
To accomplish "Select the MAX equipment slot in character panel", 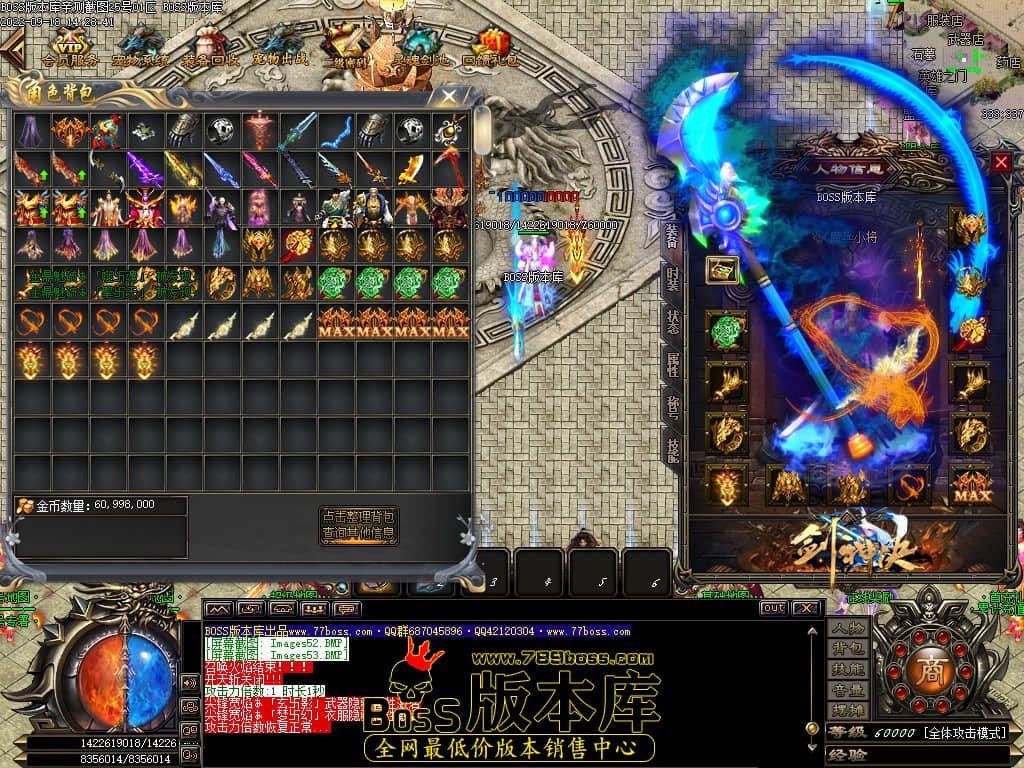I will coord(967,486).
